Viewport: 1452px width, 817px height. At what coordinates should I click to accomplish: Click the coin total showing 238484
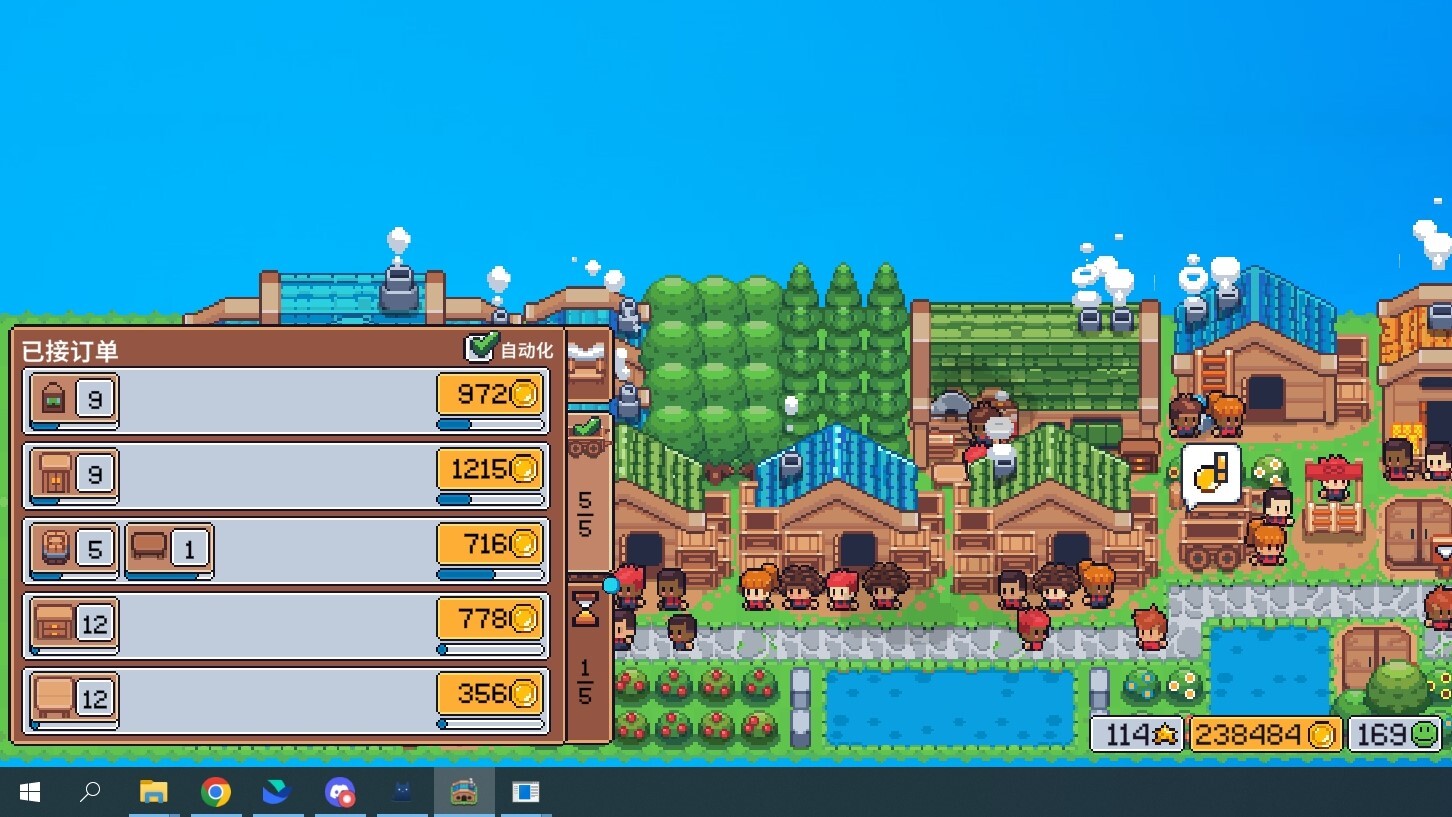click(x=1263, y=733)
